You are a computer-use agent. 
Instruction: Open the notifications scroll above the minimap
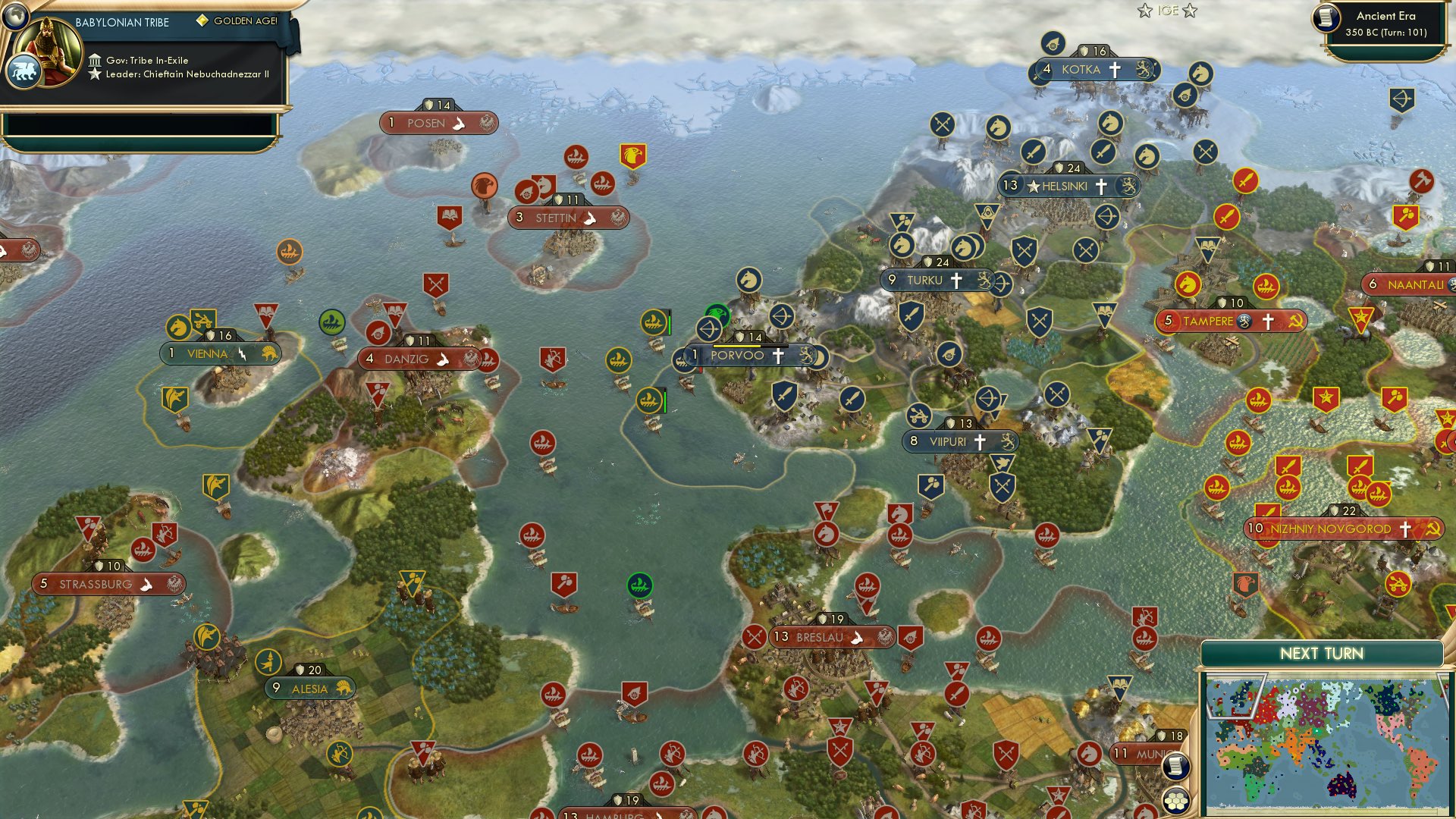(1175, 767)
